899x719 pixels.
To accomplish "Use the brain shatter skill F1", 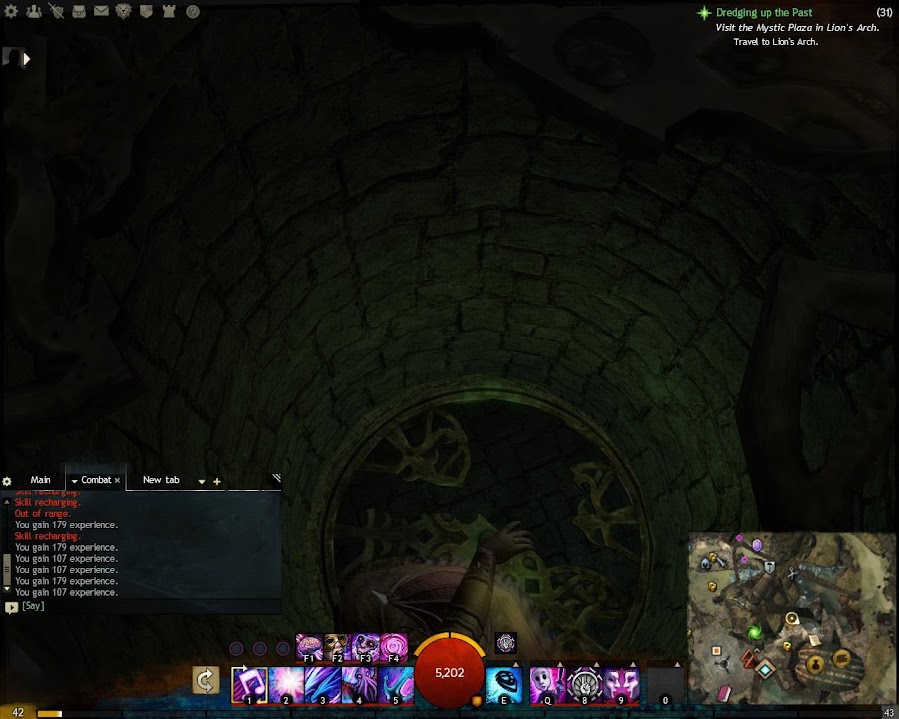I will (308, 646).
